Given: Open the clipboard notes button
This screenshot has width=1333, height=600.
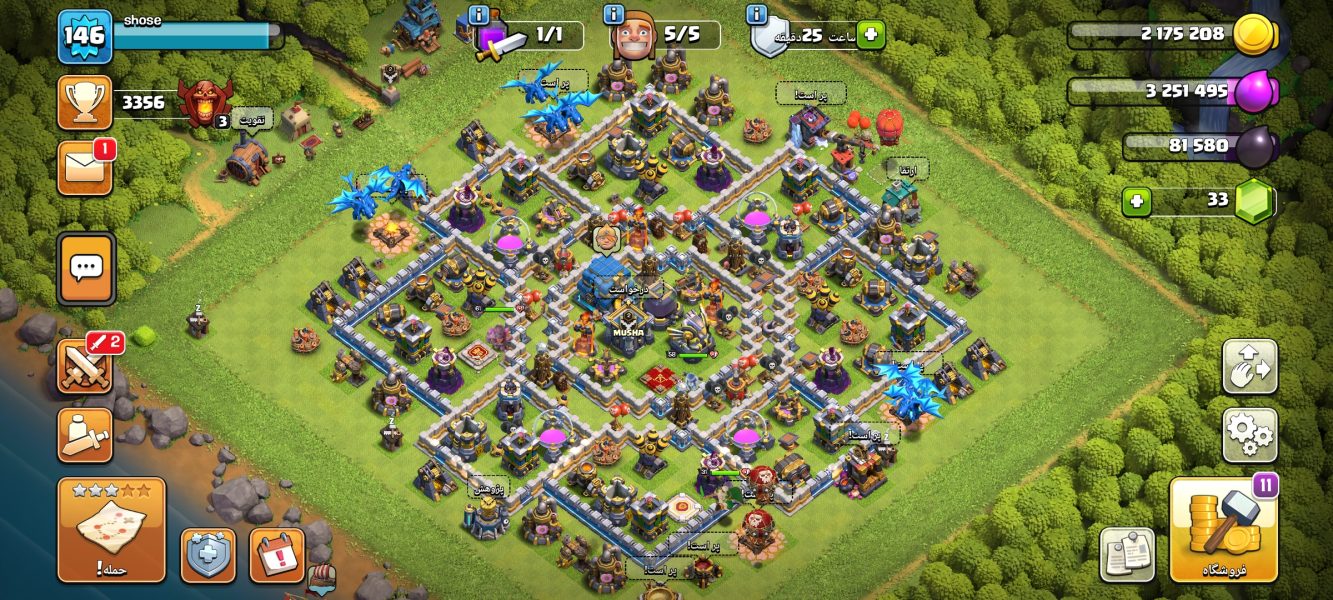Looking at the screenshot, I should [x=1127, y=554].
